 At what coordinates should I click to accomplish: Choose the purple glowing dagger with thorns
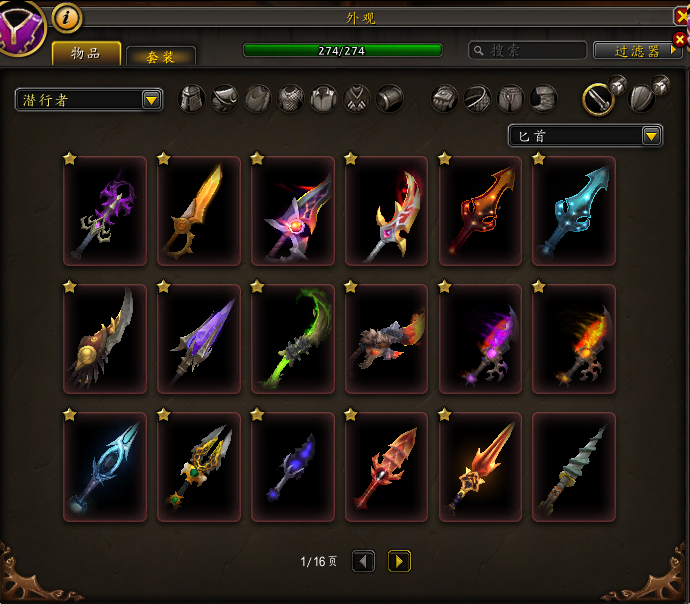(105, 211)
